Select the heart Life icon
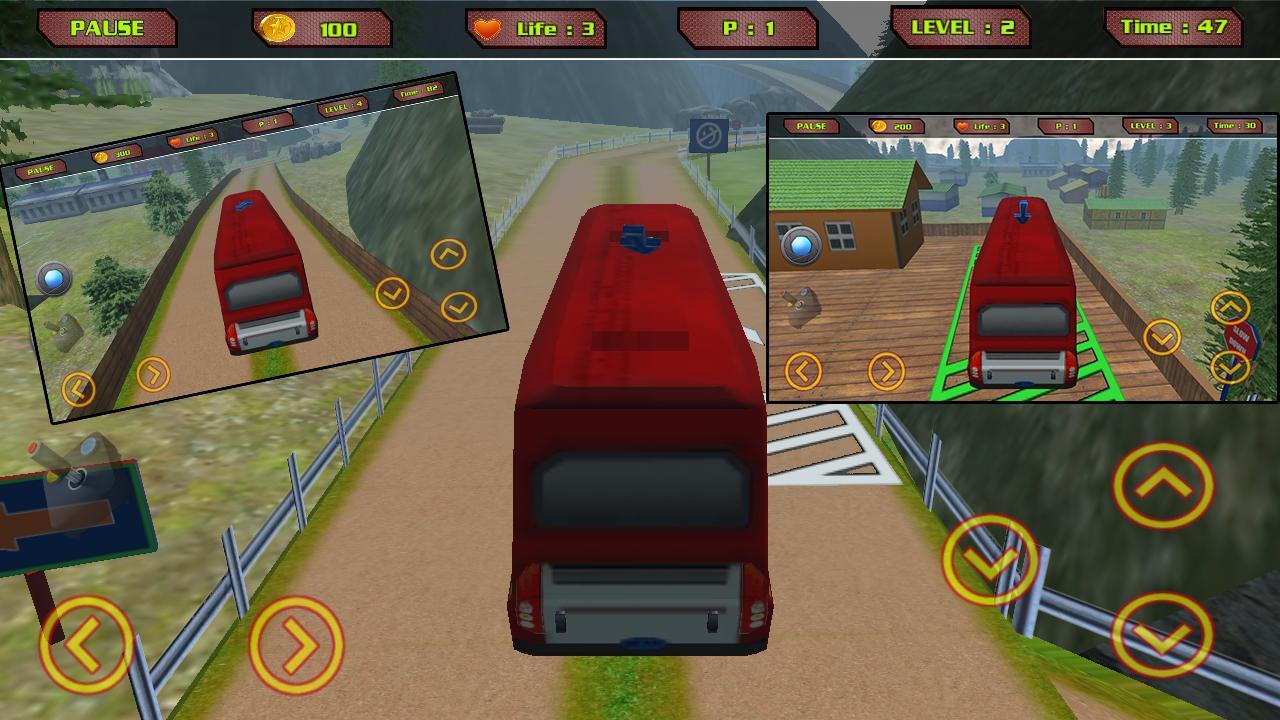 coord(488,26)
